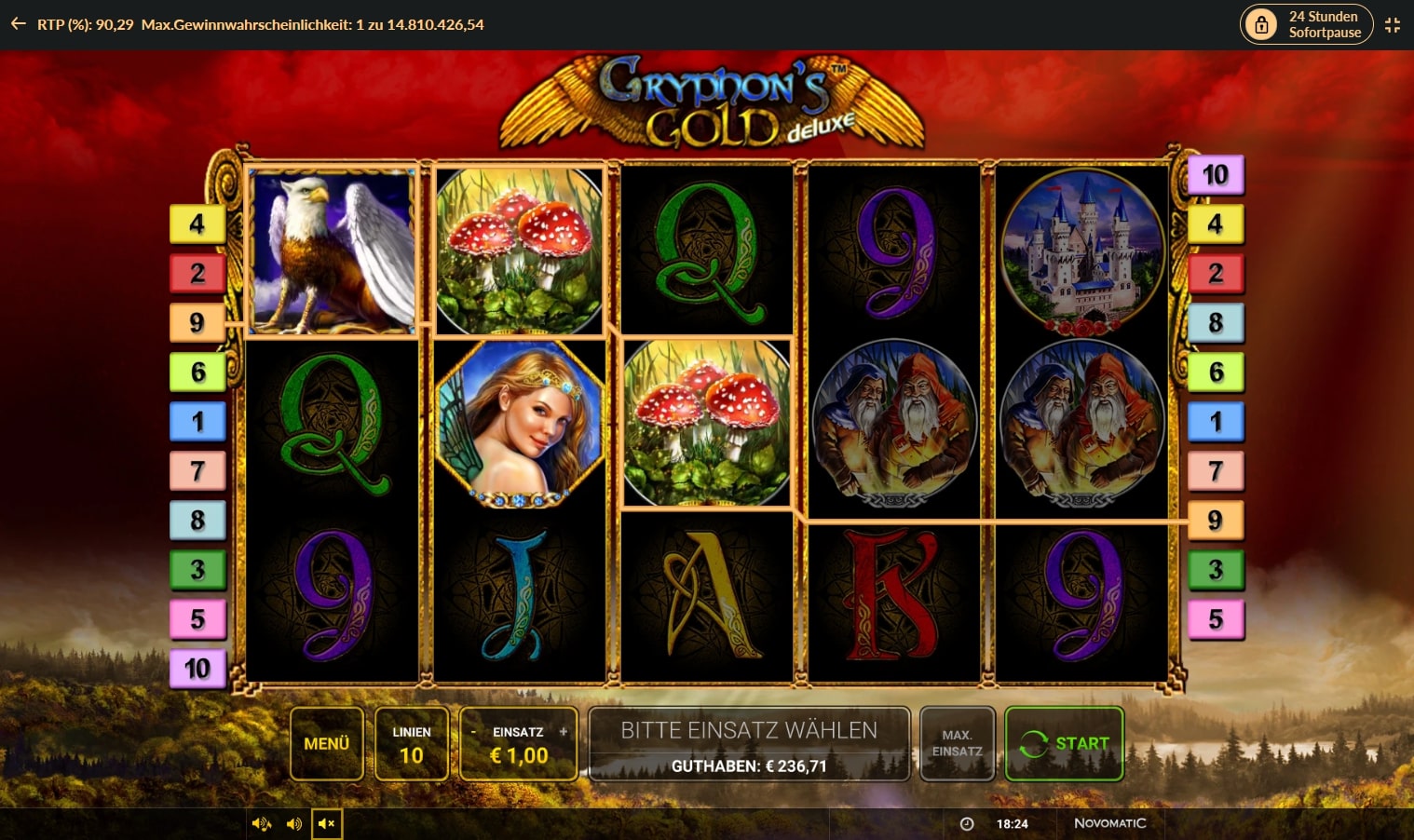Click the gryphon symbol on the first reel
The image size is (1414, 840).
[333, 249]
